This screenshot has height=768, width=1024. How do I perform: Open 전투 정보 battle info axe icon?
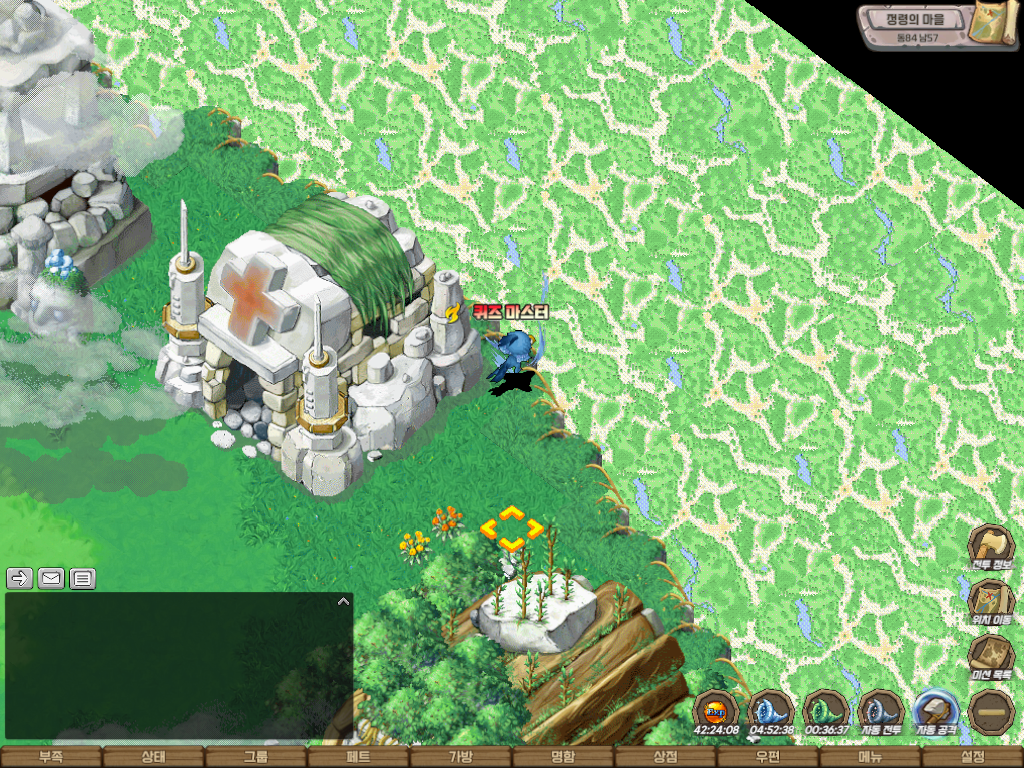click(991, 547)
